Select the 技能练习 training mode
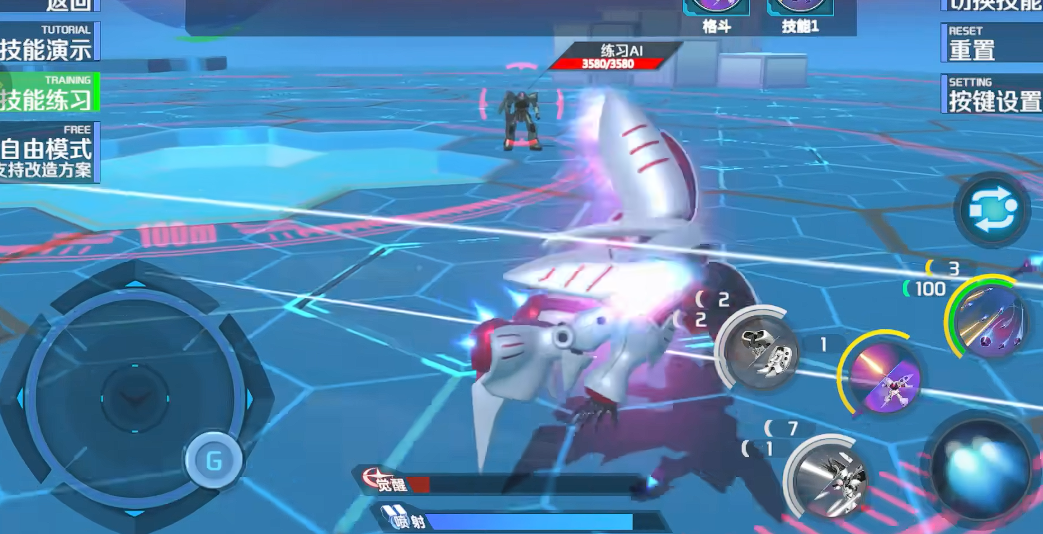Viewport: 1043px width, 534px height. point(47,93)
